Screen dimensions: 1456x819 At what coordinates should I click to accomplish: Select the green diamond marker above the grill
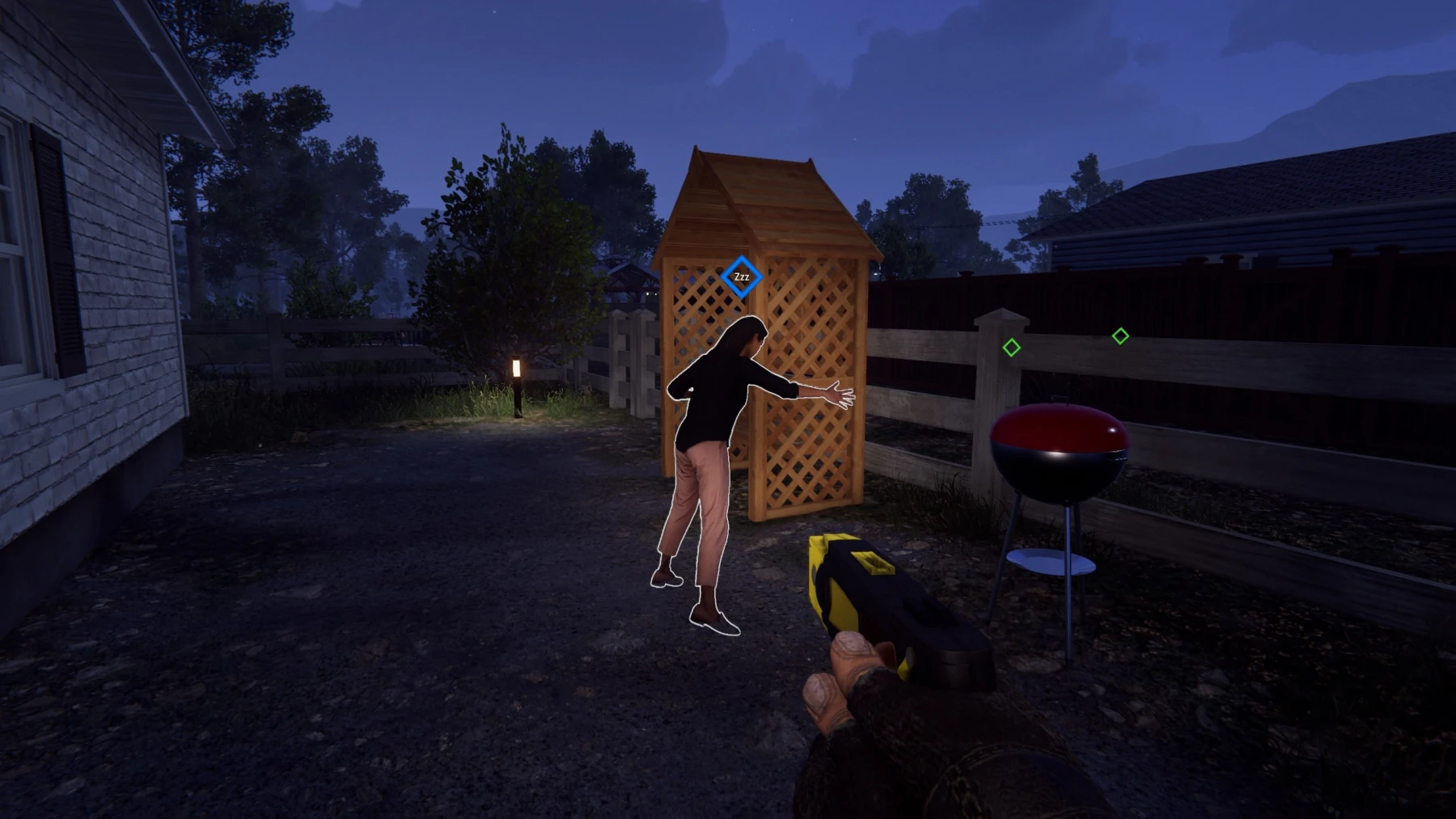coord(1011,348)
